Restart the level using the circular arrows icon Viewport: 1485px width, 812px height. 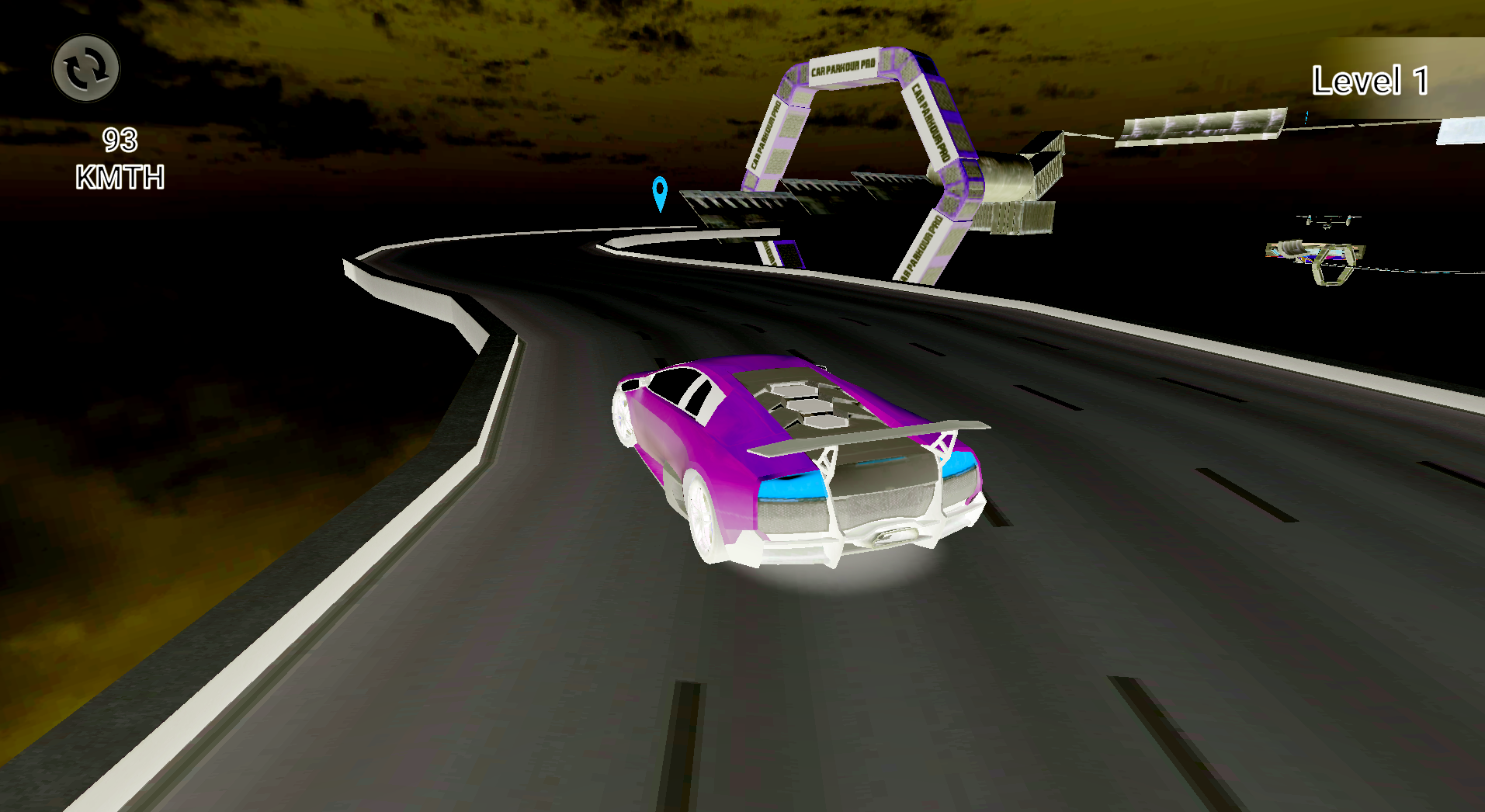pyautogui.click(x=87, y=69)
